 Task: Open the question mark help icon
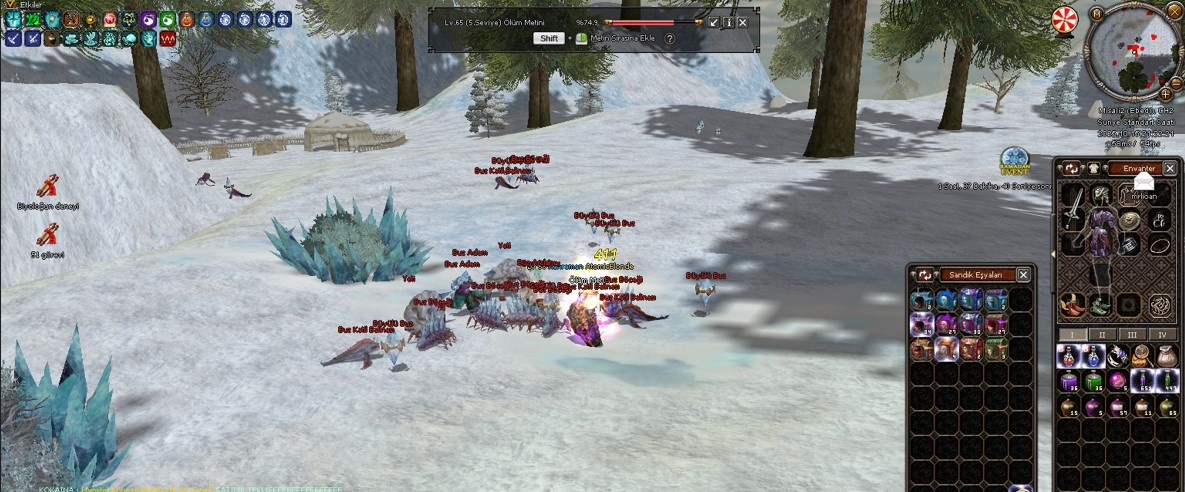coord(670,39)
